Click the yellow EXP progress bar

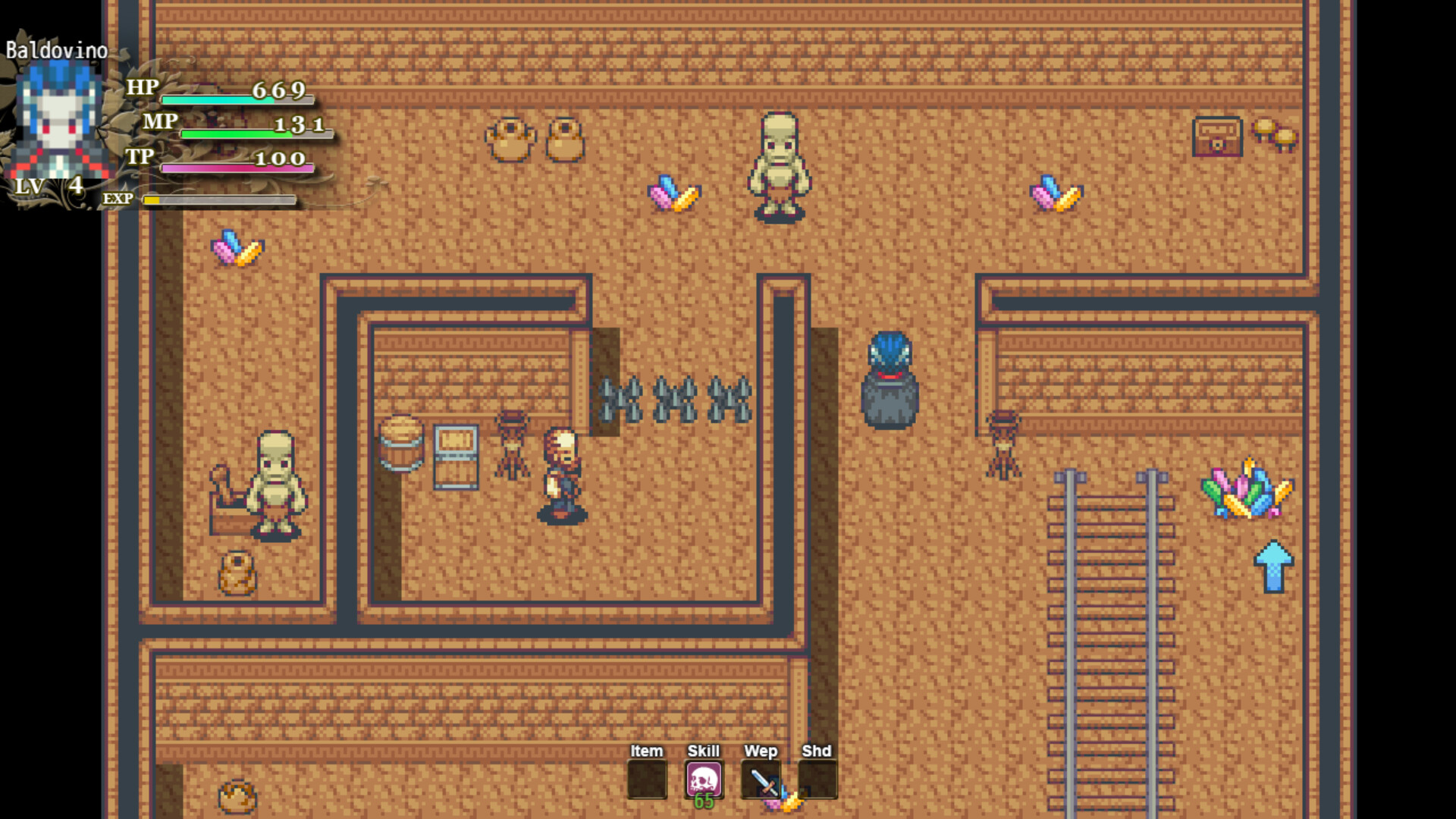(216, 199)
